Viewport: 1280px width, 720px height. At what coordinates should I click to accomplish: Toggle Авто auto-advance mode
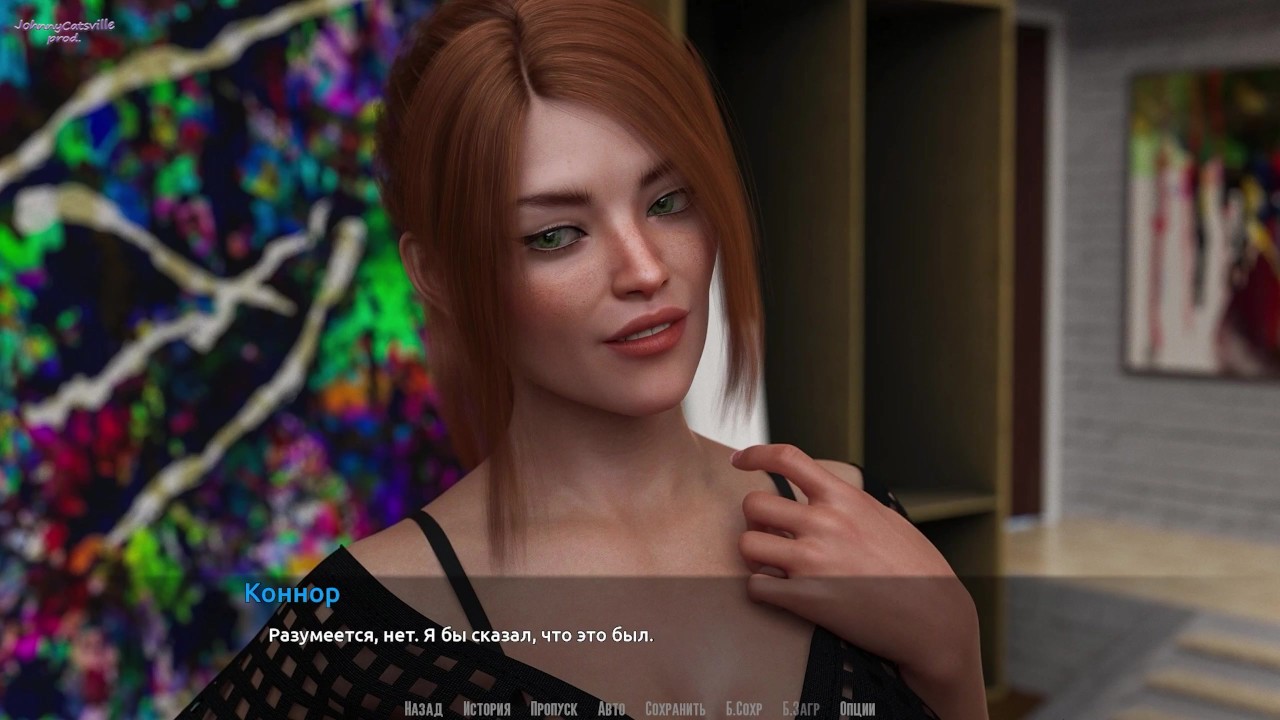point(611,709)
